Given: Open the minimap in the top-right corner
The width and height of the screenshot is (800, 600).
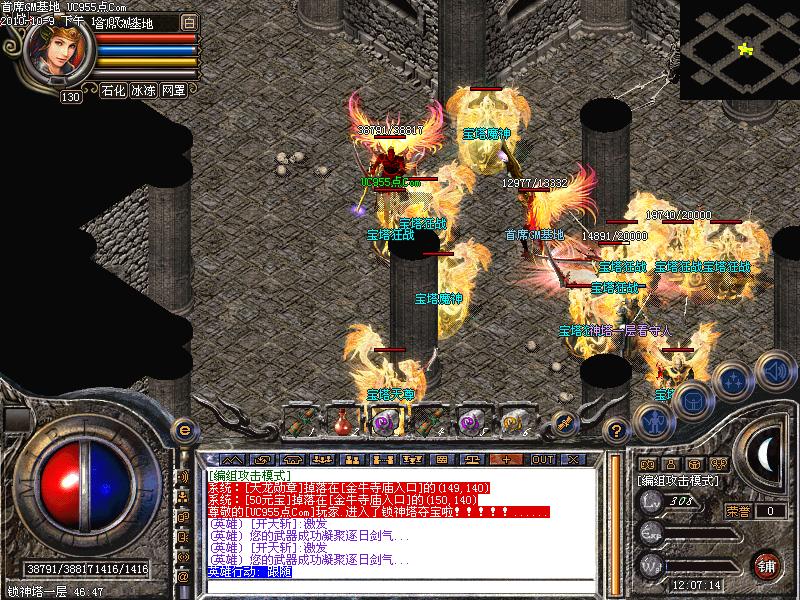Looking at the screenshot, I should click(x=740, y=49).
